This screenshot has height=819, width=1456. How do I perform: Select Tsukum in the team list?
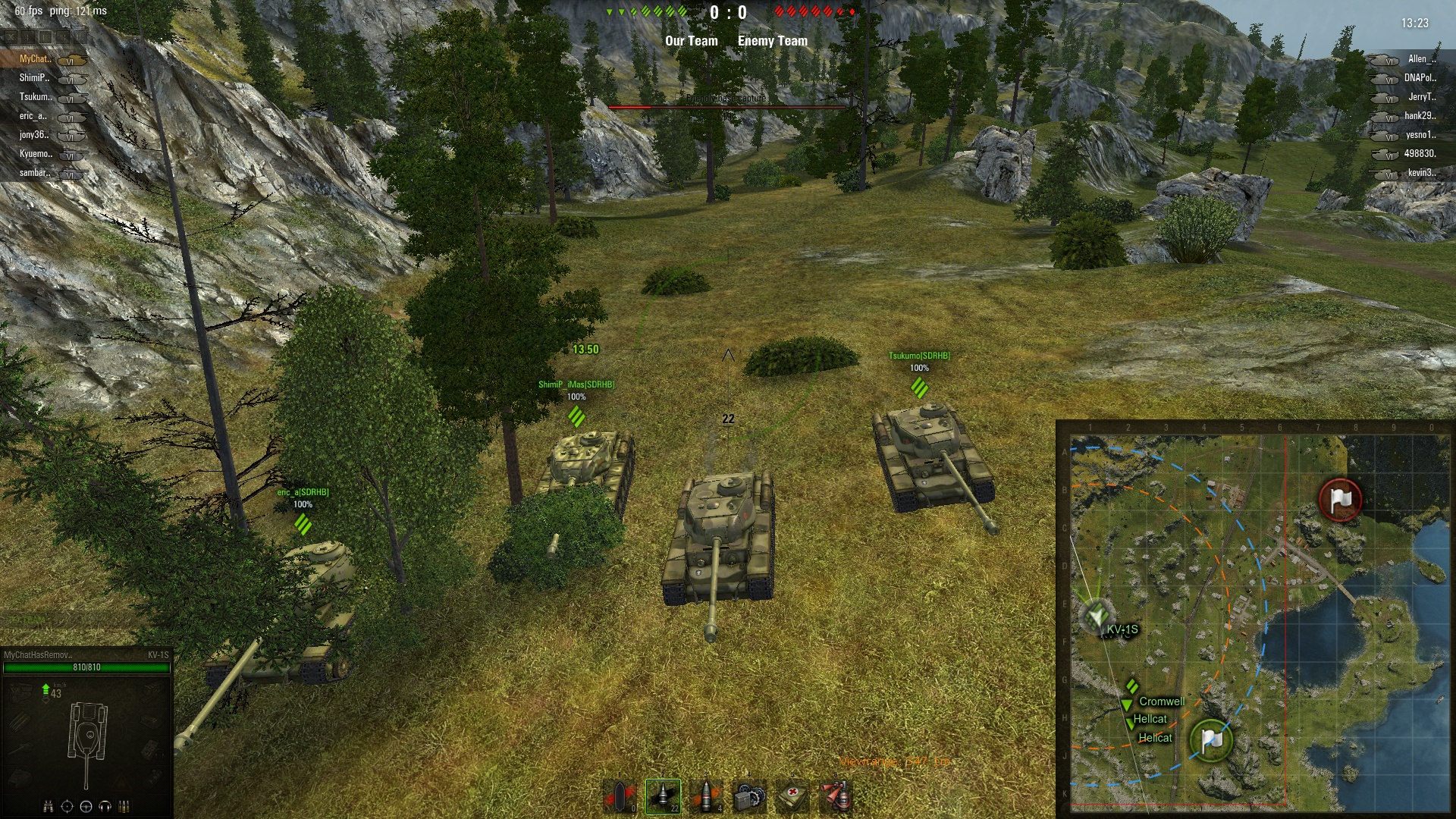(x=36, y=97)
